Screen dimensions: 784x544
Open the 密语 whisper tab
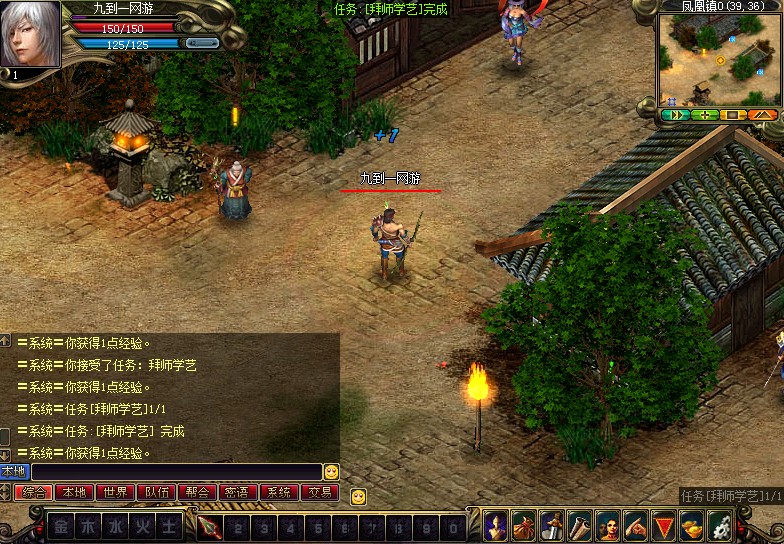point(237,492)
